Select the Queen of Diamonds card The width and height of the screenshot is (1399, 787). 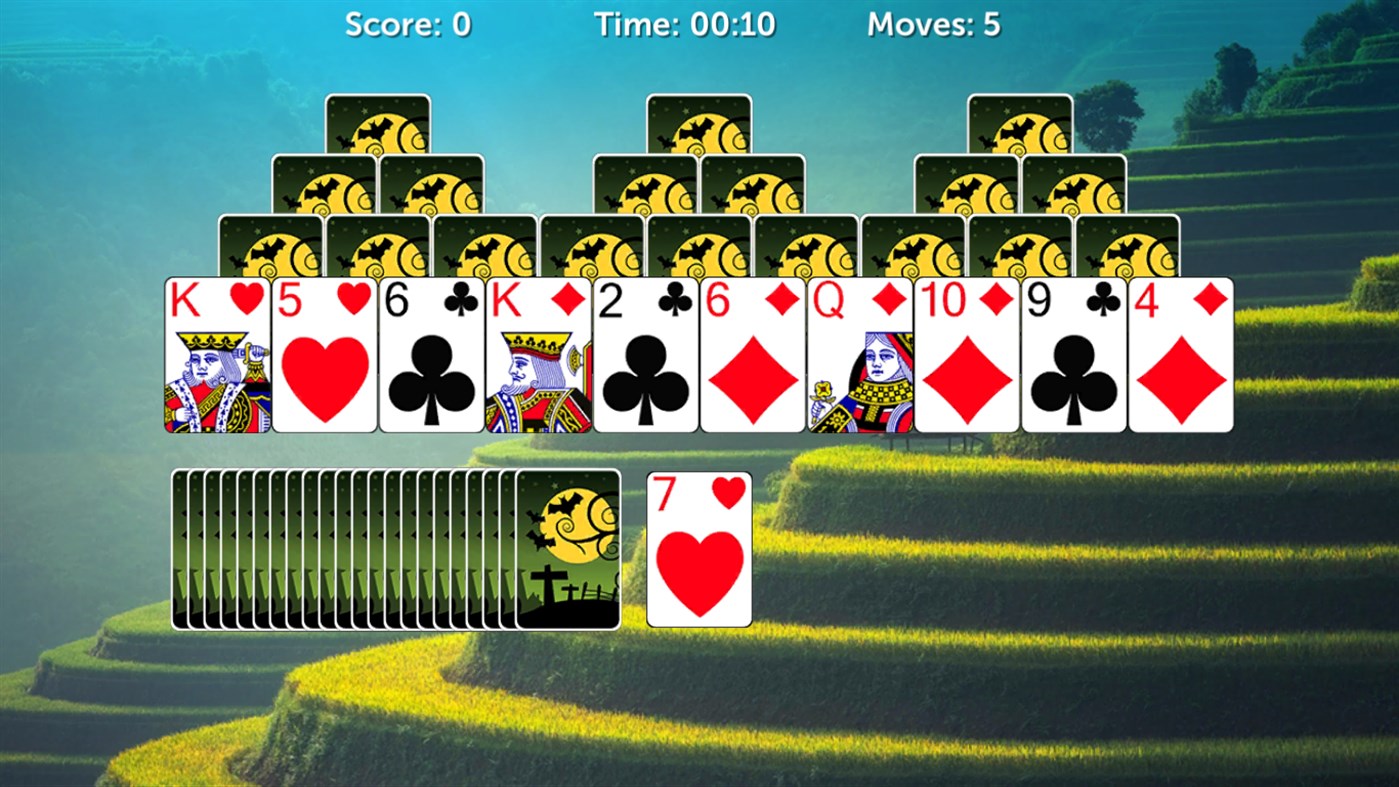point(859,355)
